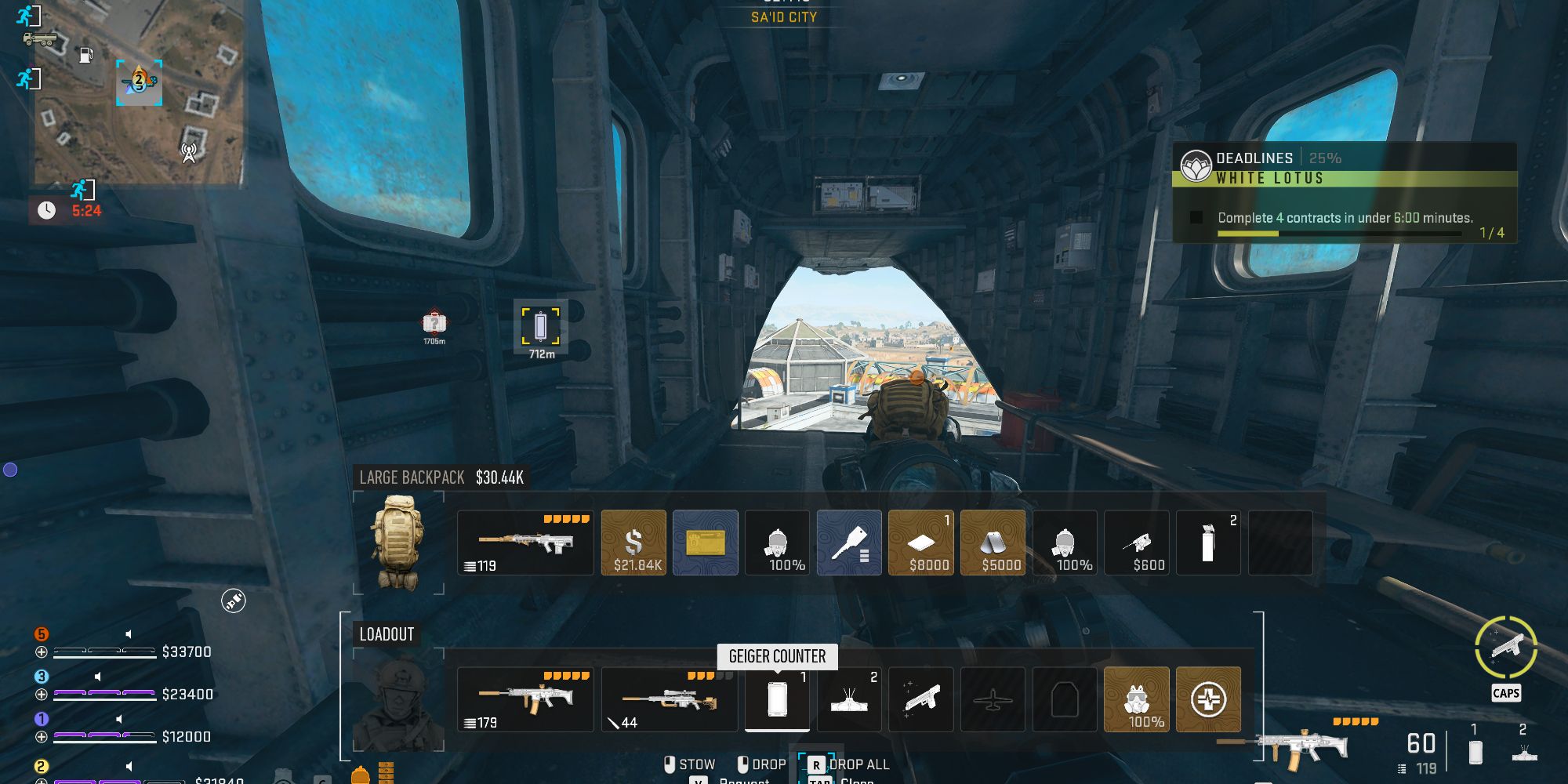1568x784 pixels.
Task: Select the Self-Revive kit in the loadout
Action: 1208,699
